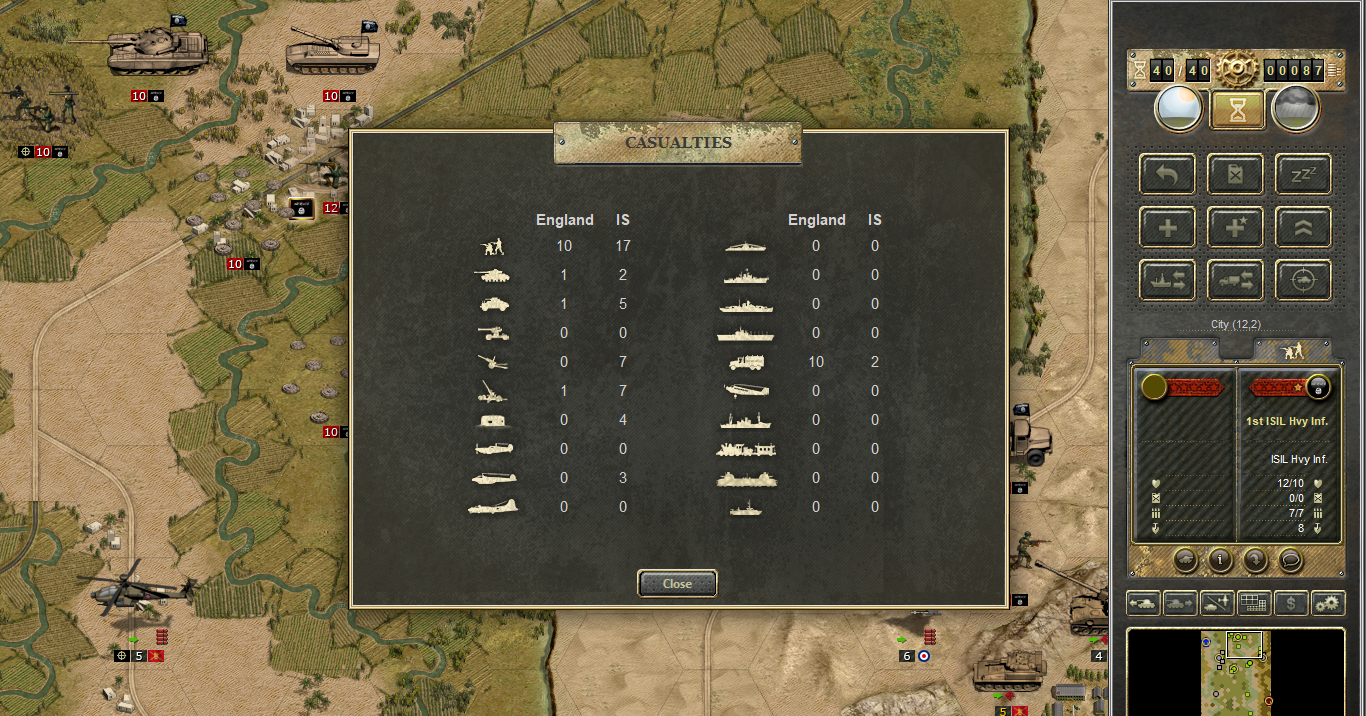Switch to the infantry soldiers tab
The image size is (1366, 716).
pyautogui.click(x=1293, y=350)
